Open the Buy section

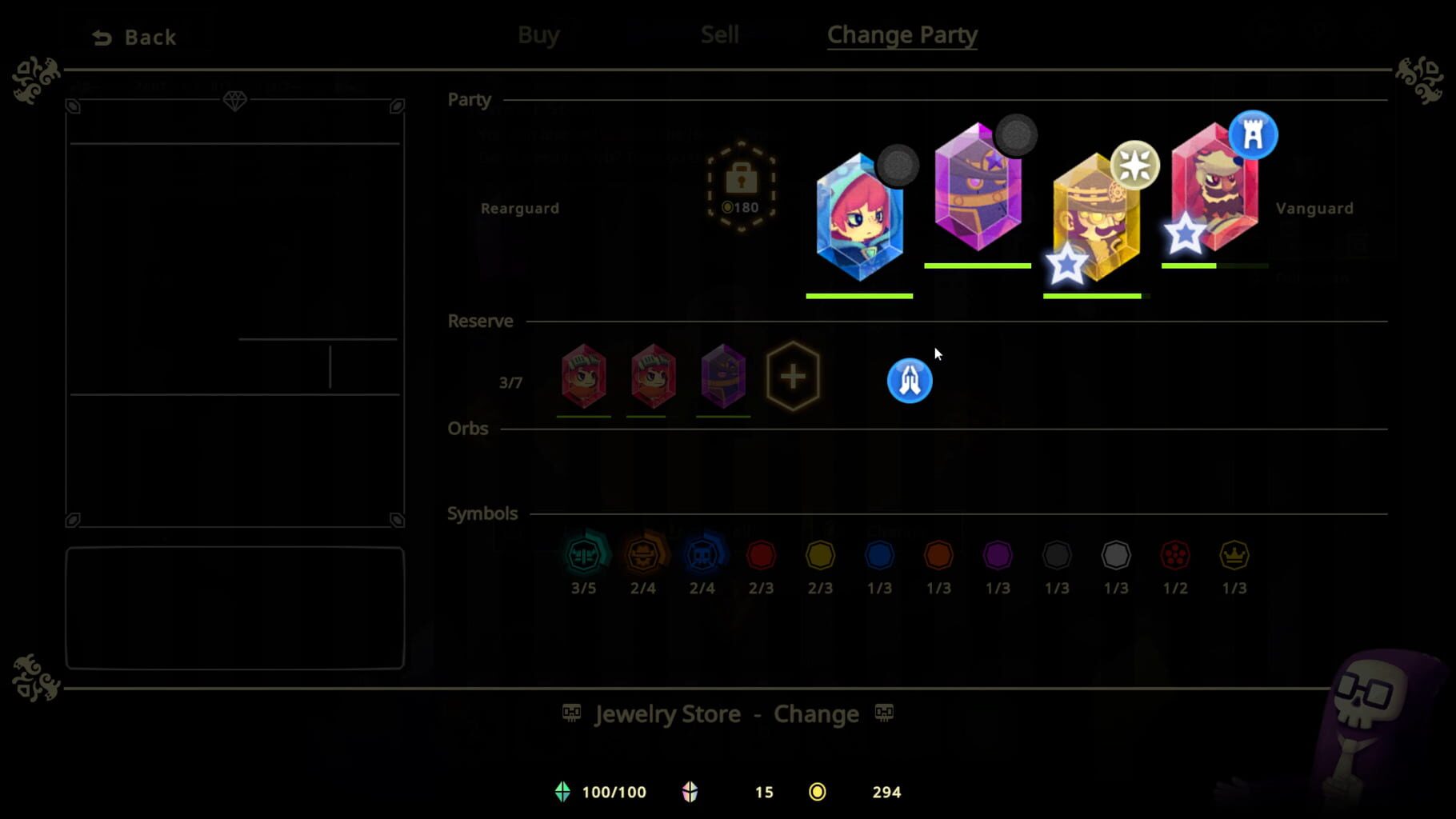pos(538,34)
